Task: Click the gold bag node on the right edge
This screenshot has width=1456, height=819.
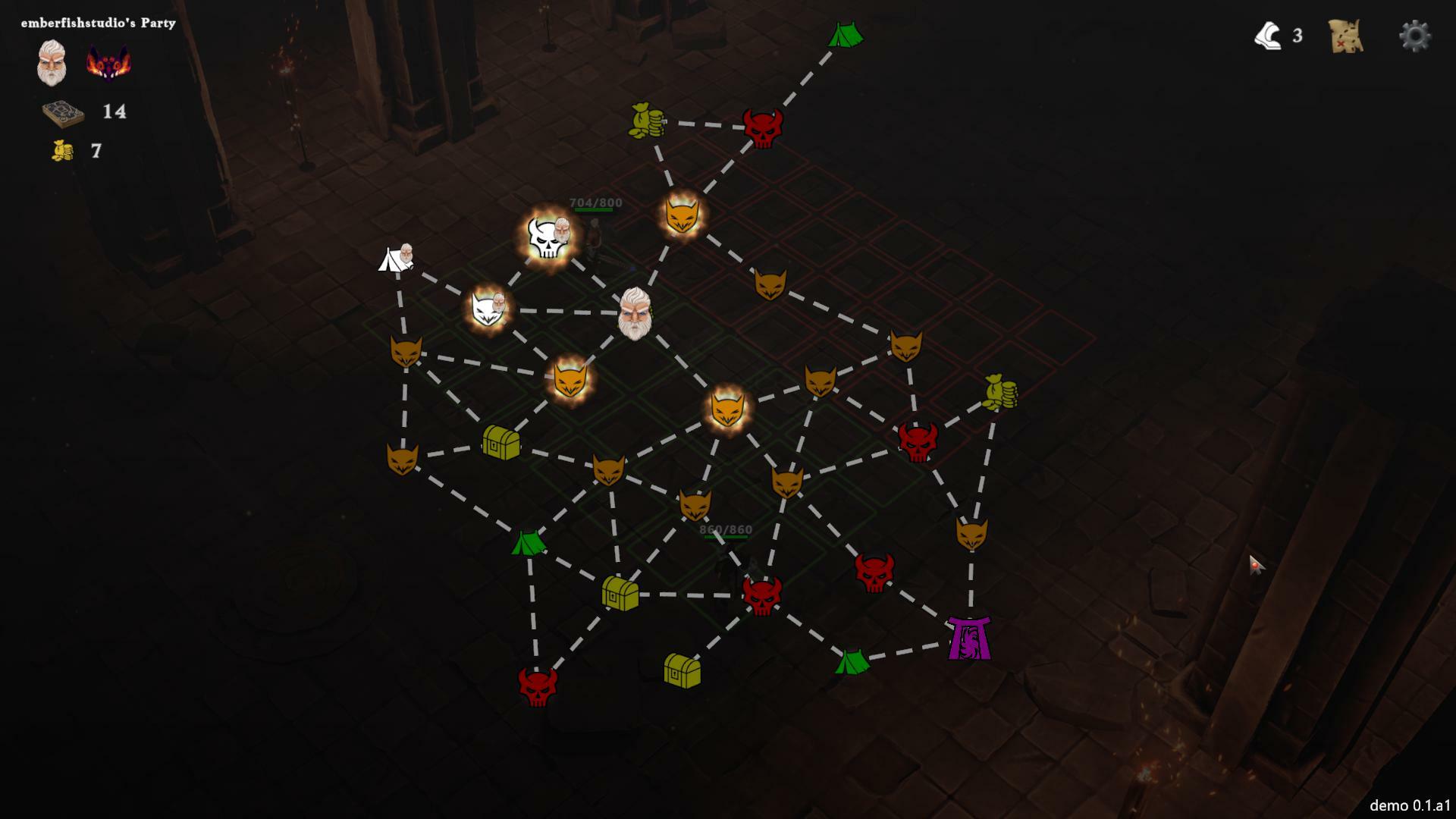Action: pos(999,391)
